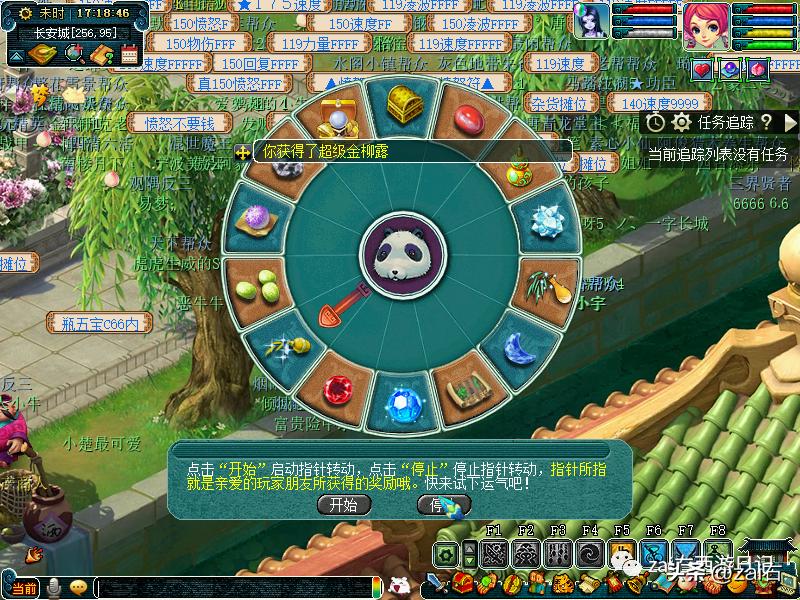The image size is (800, 600).
Task: Click the quest tracker question mark help
Action: 765,122
